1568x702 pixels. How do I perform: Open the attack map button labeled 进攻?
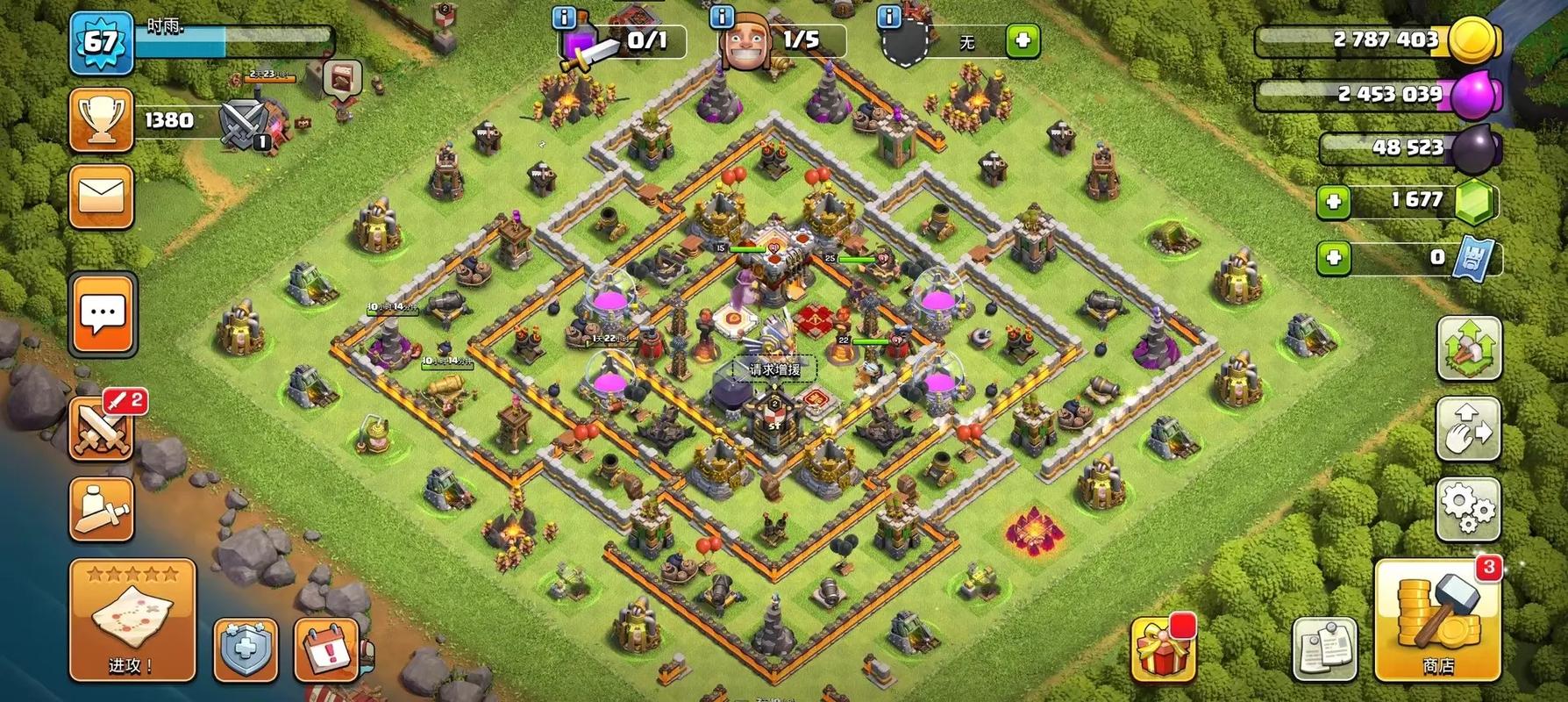pyautogui.click(x=132, y=620)
